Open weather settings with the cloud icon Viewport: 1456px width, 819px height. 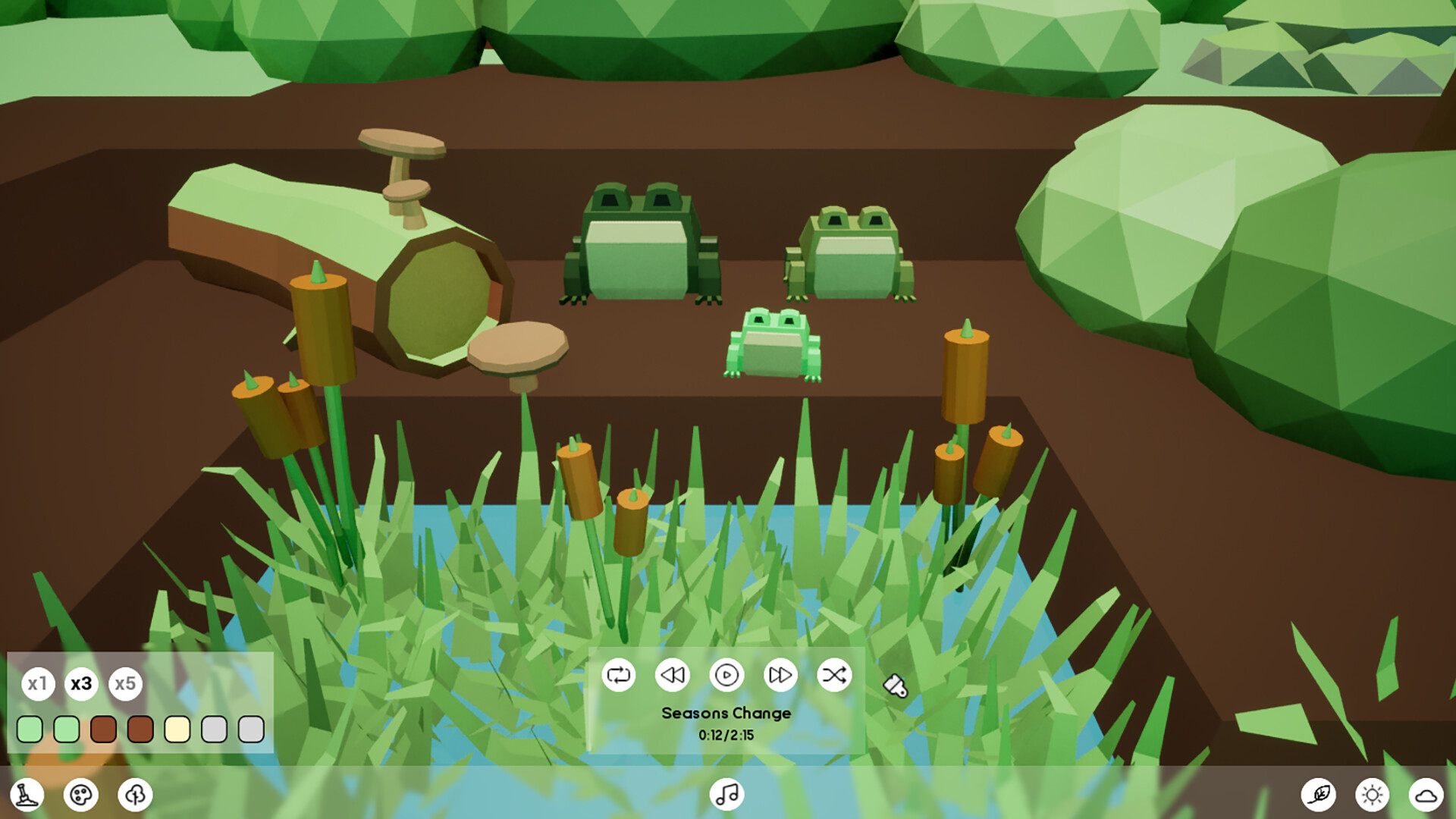(1428, 794)
